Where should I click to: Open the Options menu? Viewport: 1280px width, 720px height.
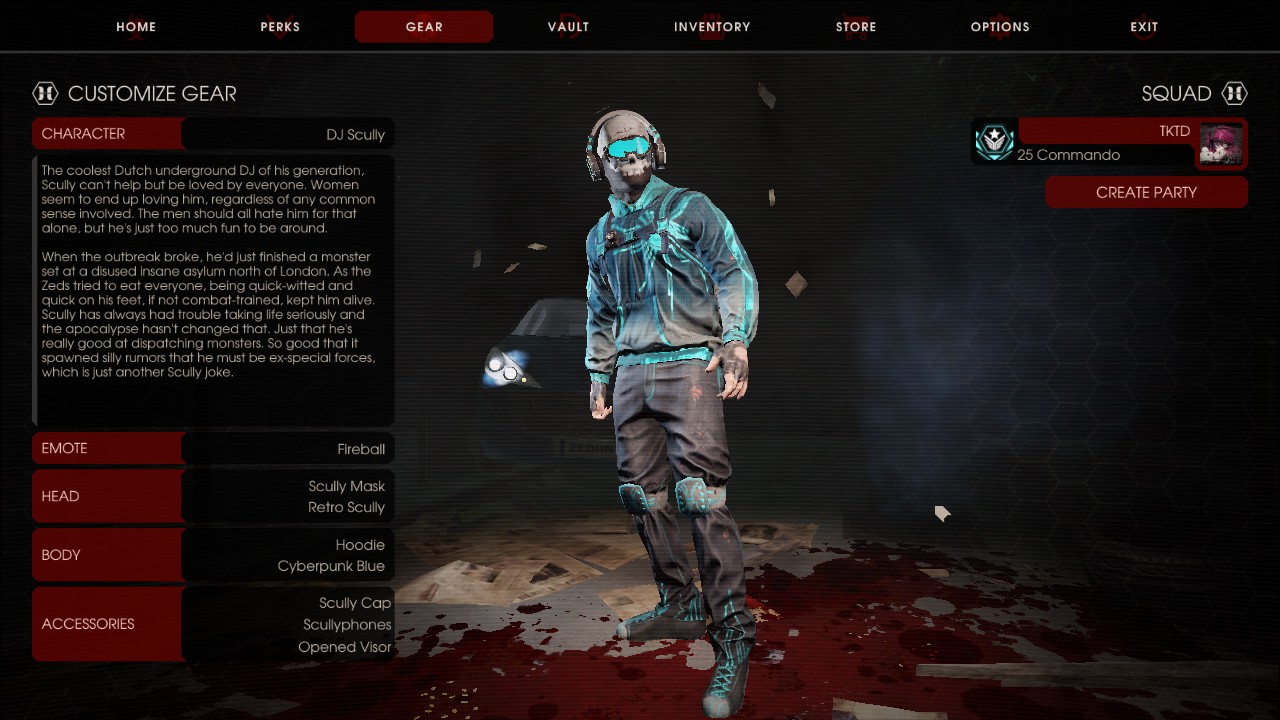click(1000, 27)
